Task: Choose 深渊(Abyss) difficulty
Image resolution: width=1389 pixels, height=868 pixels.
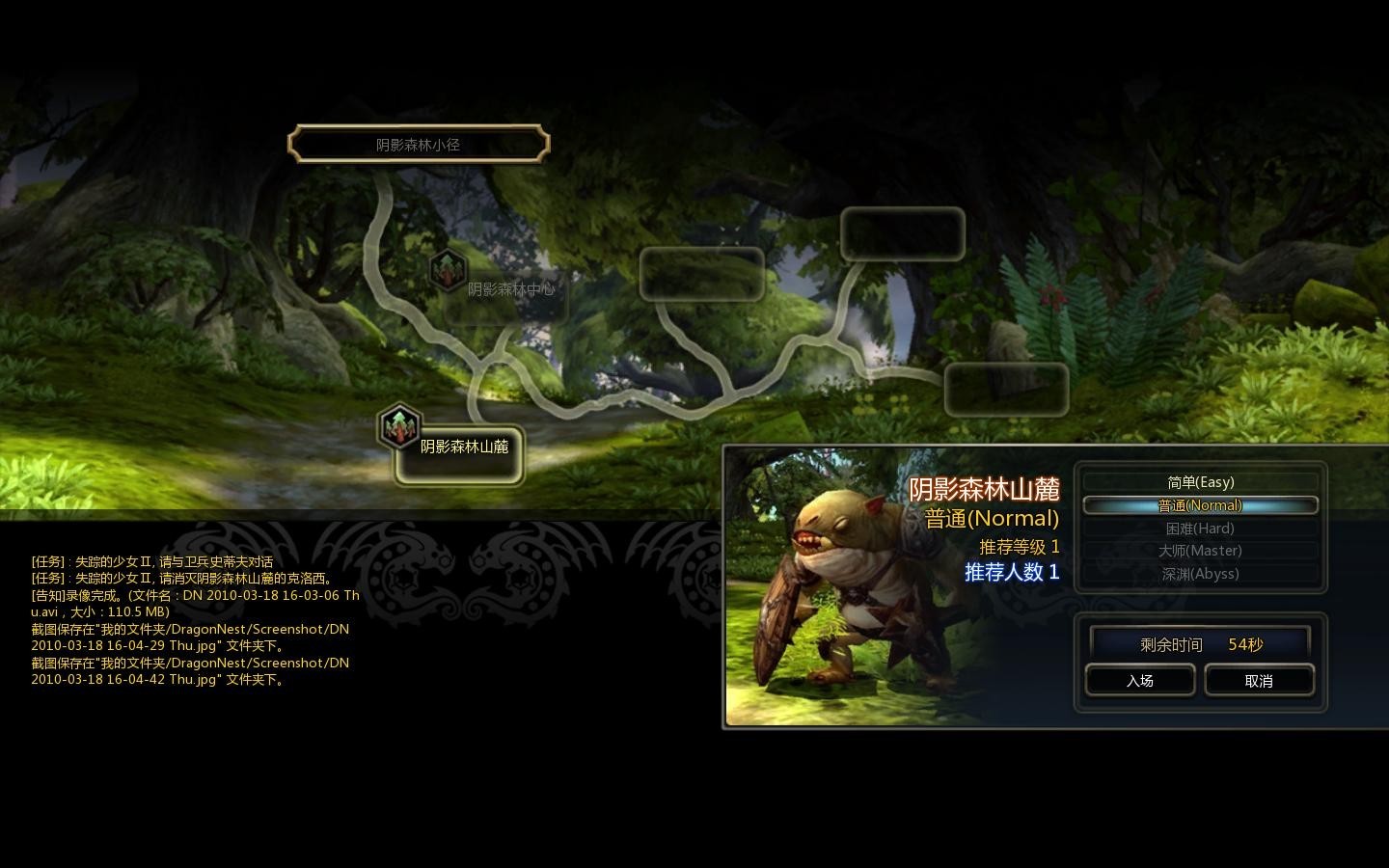Action: (x=1200, y=574)
